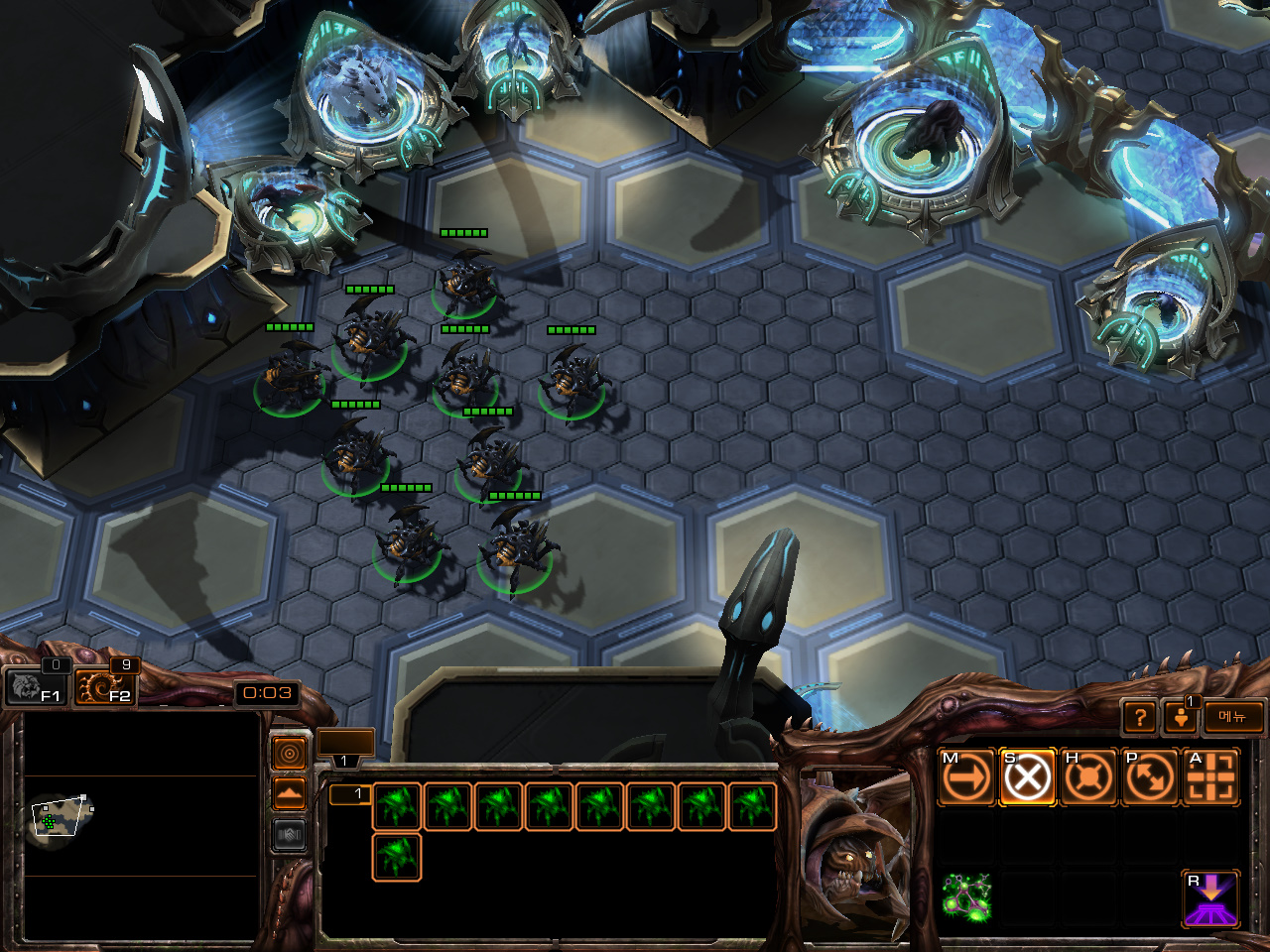This screenshot has width=1270, height=952.
Task: Issue the Move command
Action: 967,776
